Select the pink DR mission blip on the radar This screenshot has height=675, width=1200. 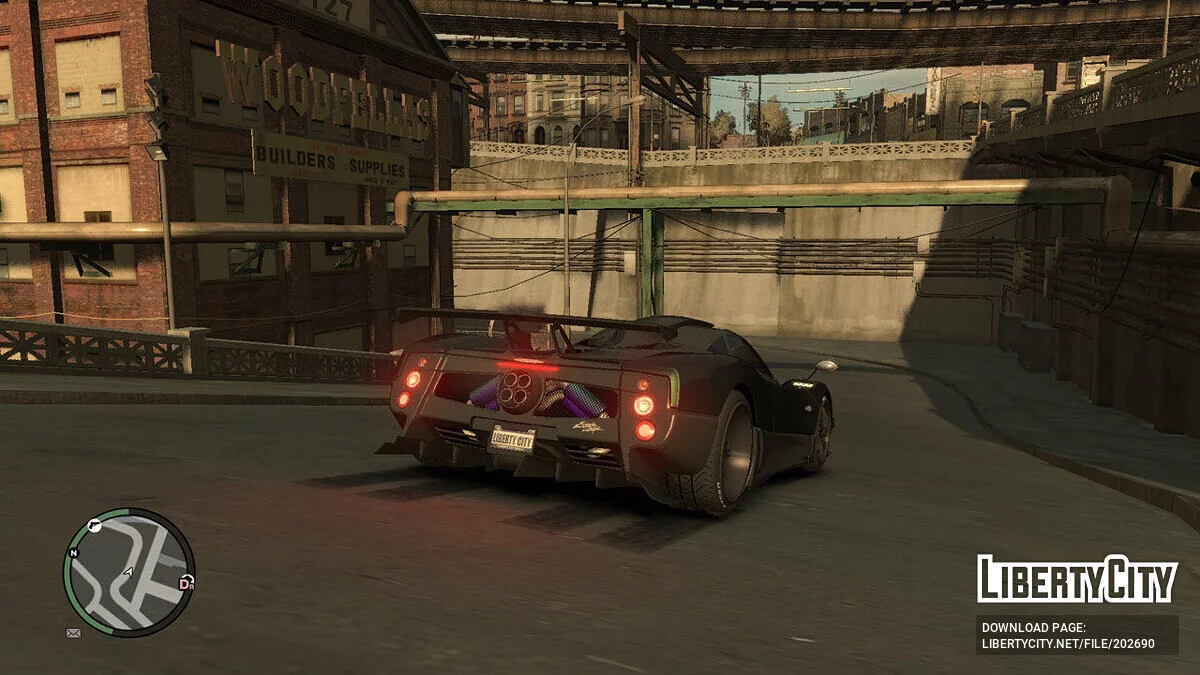[x=185, y=582]
